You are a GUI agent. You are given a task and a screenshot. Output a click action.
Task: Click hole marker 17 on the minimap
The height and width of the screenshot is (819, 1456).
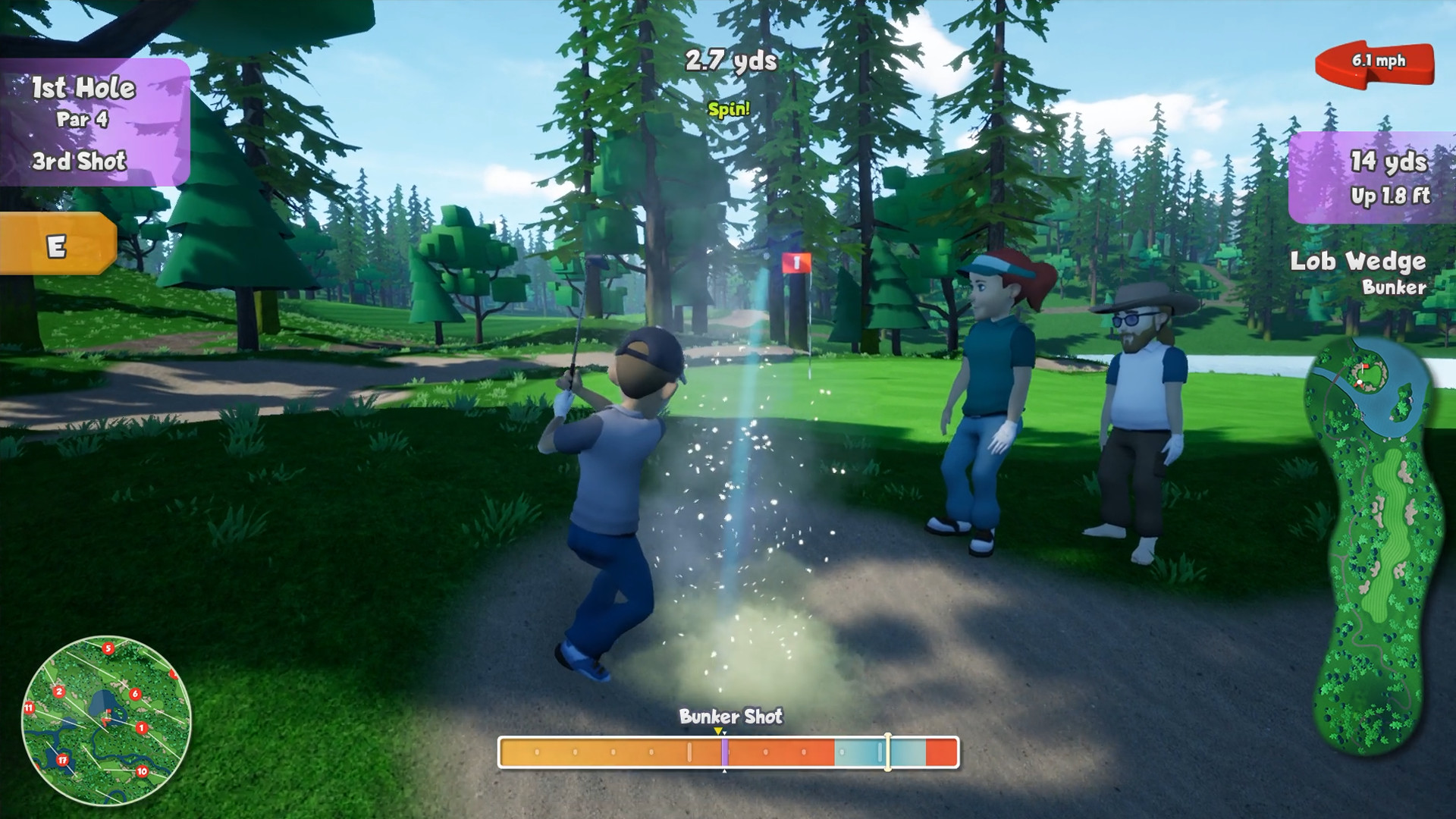pos(62,760)
